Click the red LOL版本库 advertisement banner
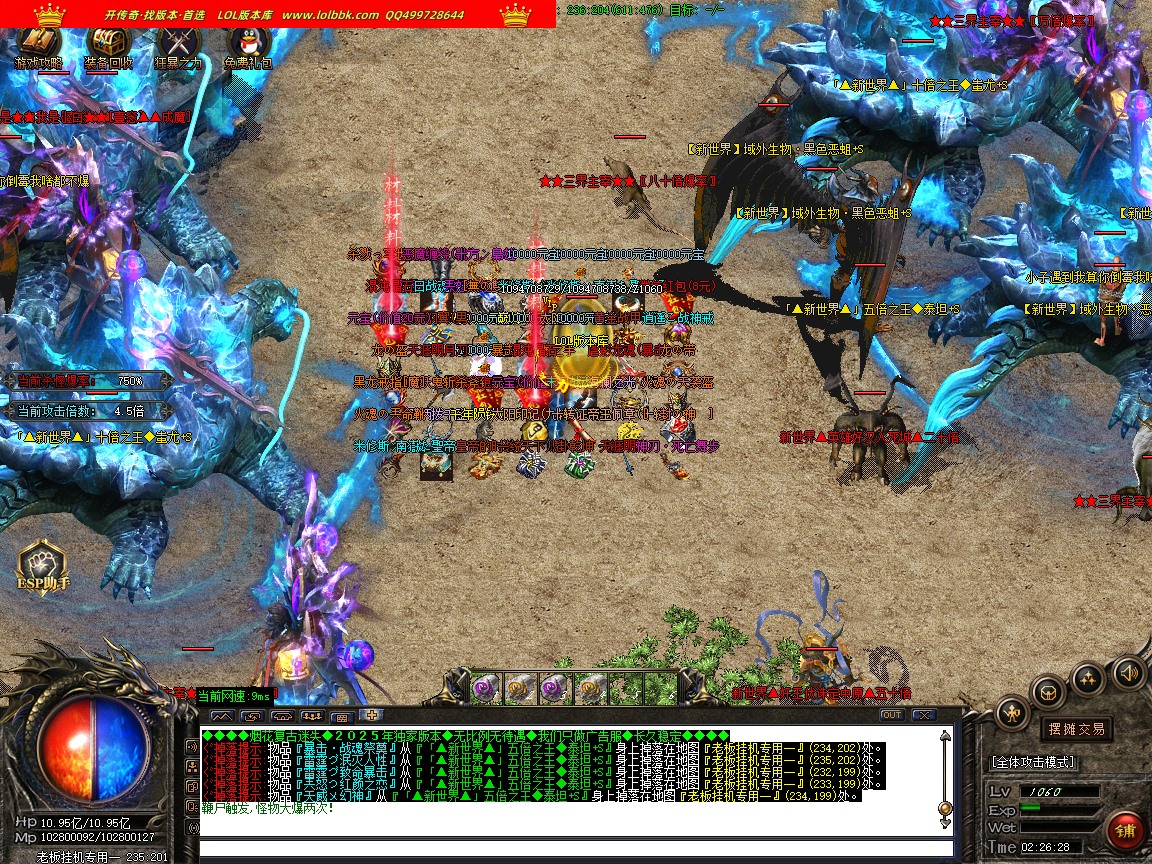This screenshot has height=864, width=1152. [278, 14]
